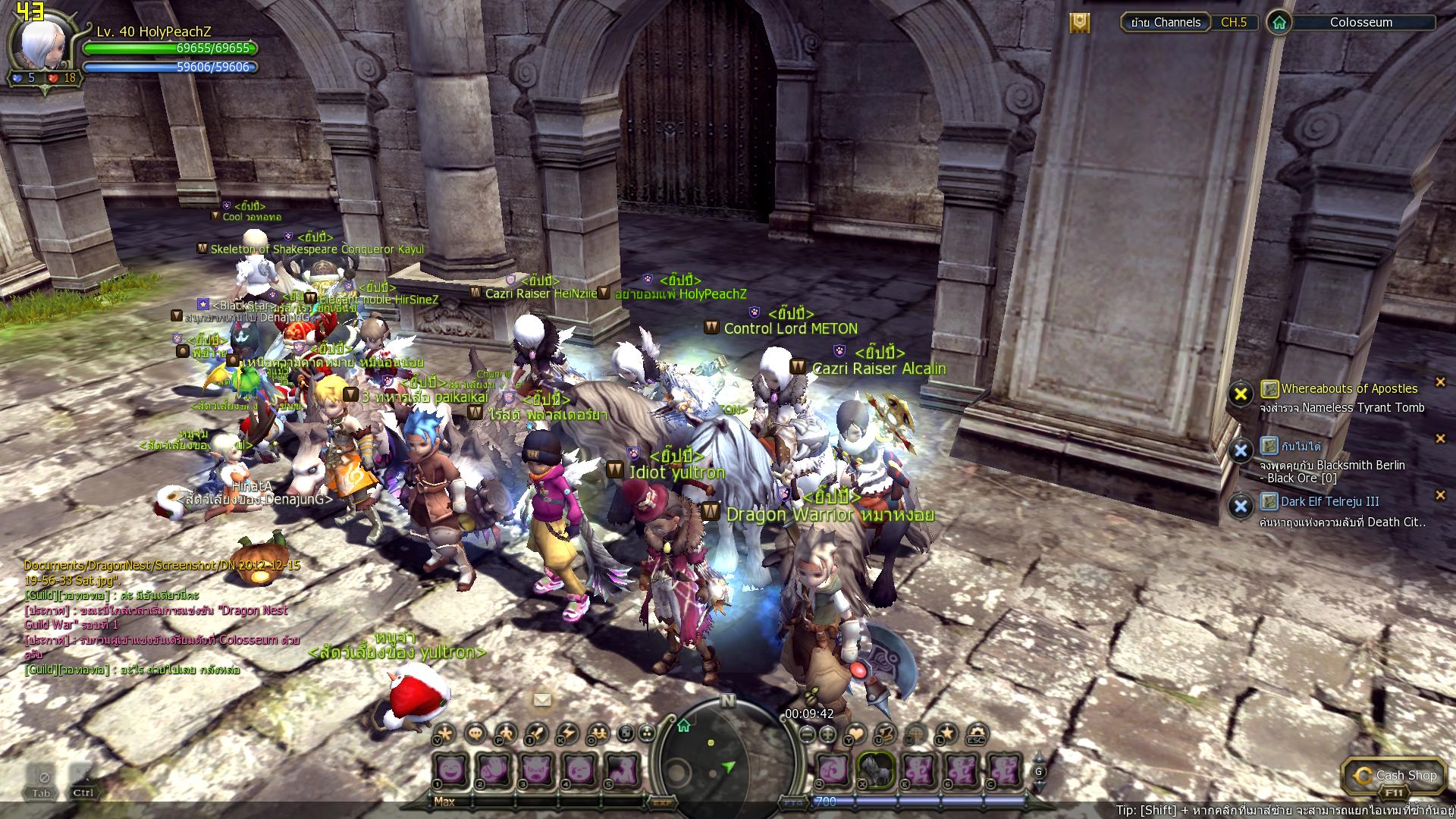This screenshot has width=1456, height=819.
Task: Remove Dark Elf Telreju III from tracker
Action: (1440, 495)
